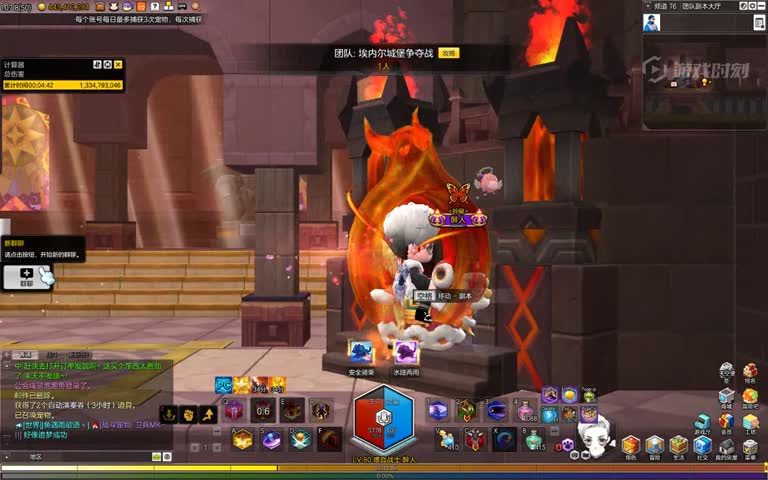This screenshot has width=768, height=480.
Task: Open the 我的房屋 my house menu
Action: [726, 445]
